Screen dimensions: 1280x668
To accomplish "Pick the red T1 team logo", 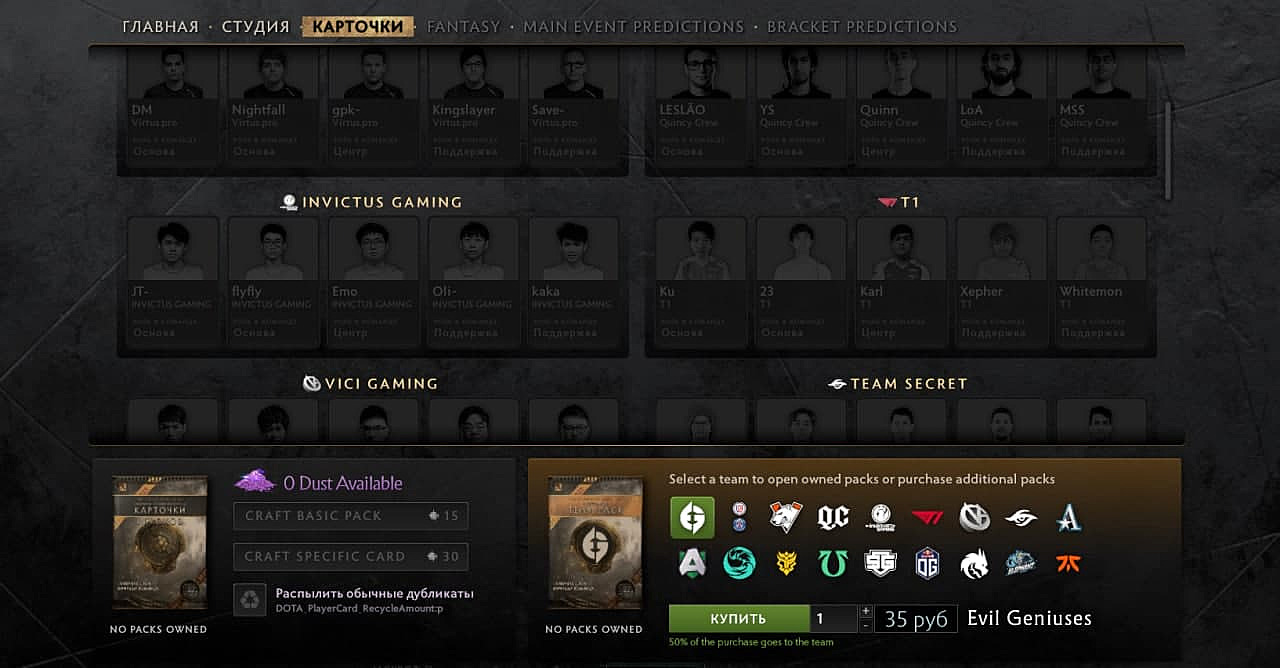I will 927,517.
